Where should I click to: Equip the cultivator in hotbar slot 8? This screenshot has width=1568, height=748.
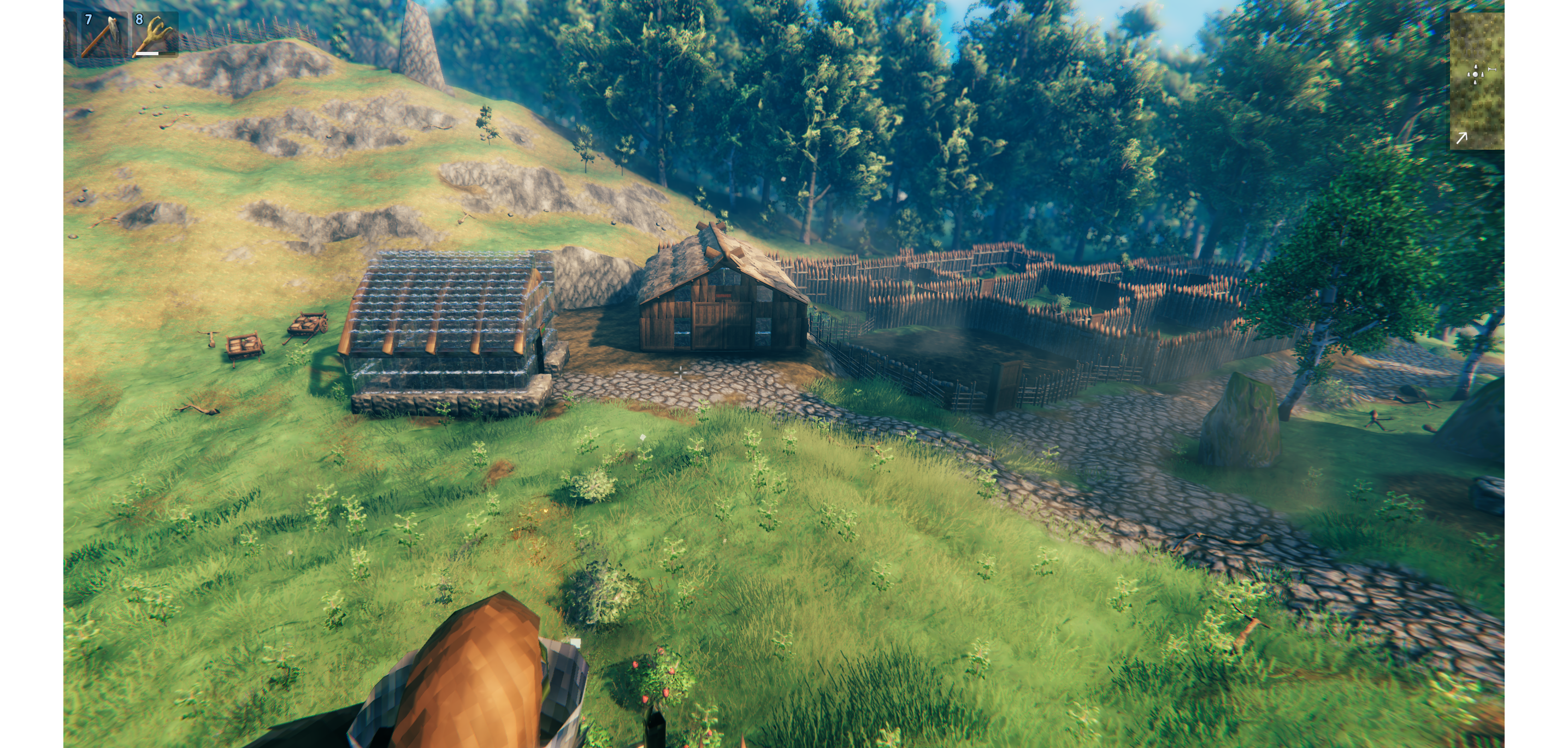coord(155,36)
